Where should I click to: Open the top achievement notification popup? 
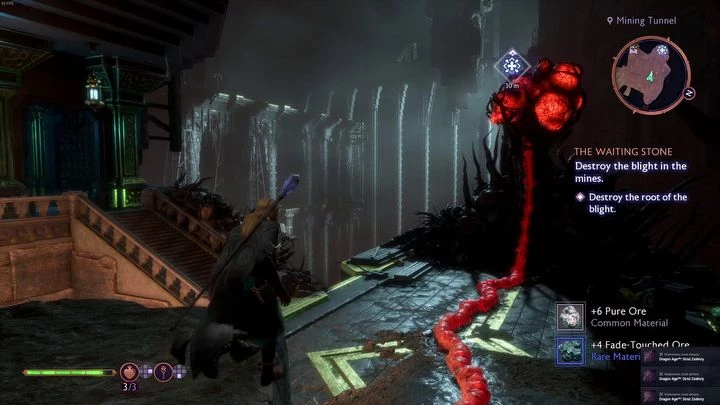[x=680, y=355]
